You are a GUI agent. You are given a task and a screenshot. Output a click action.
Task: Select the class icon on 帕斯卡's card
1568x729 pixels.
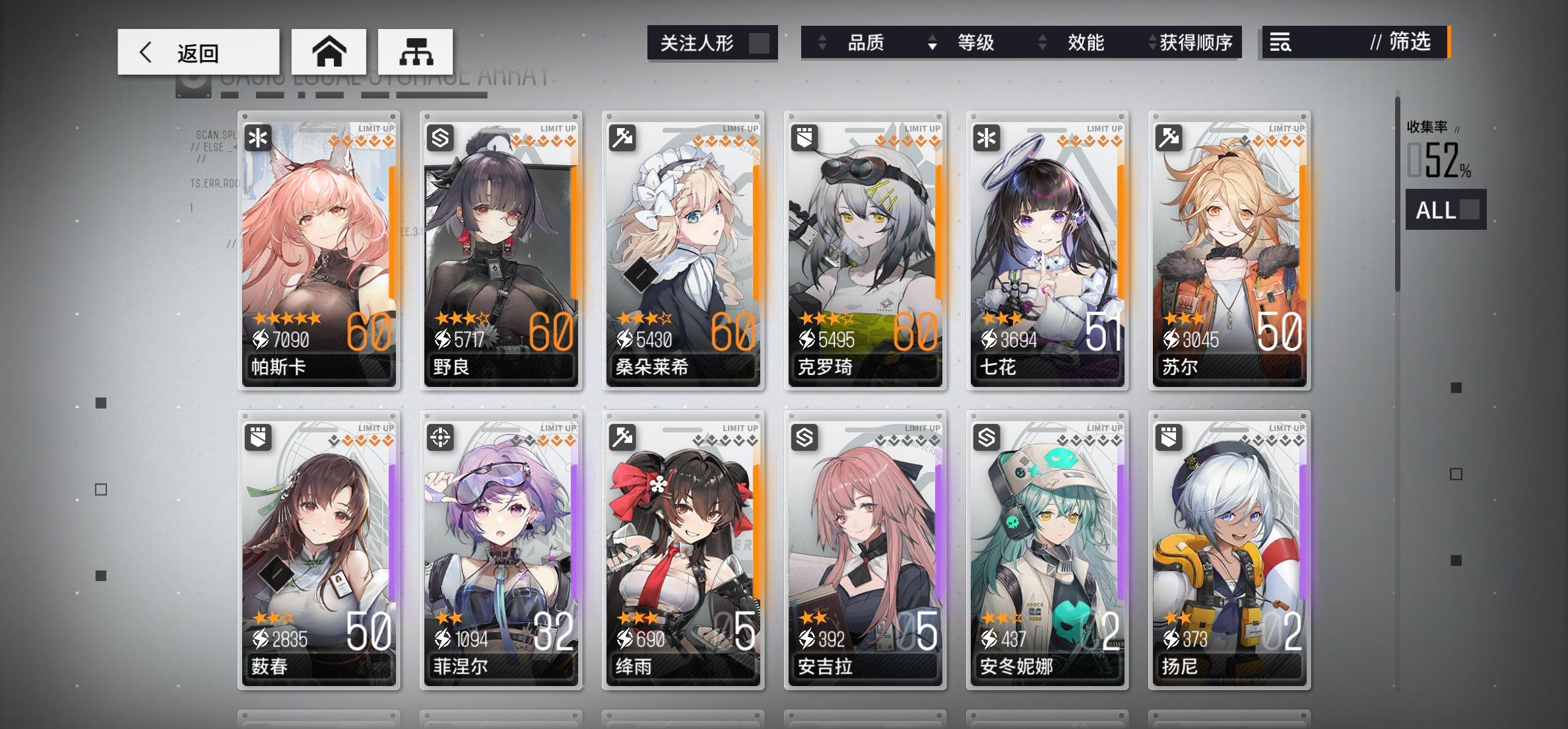257,138
